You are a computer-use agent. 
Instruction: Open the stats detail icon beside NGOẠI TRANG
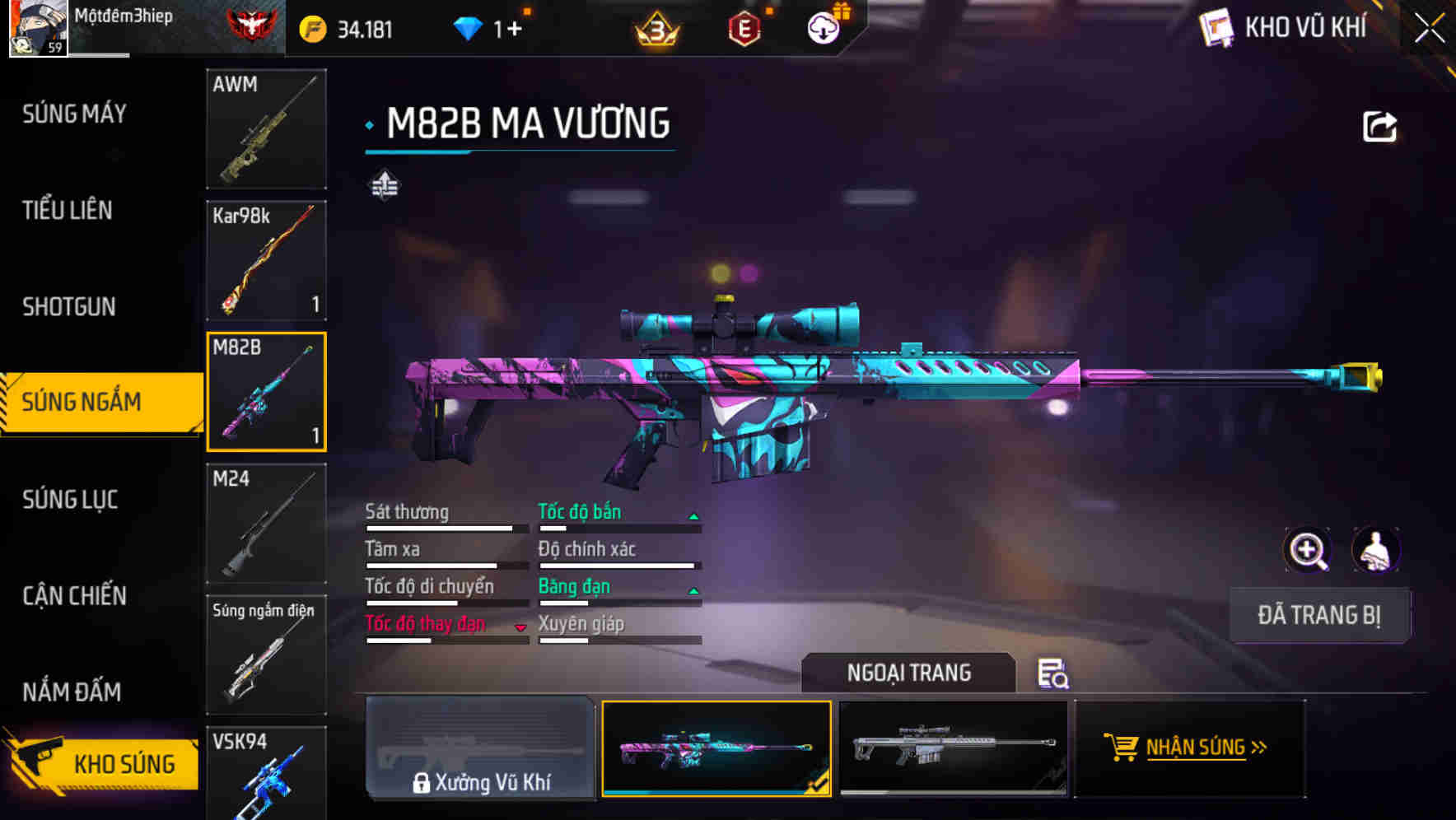point(1052,675)
